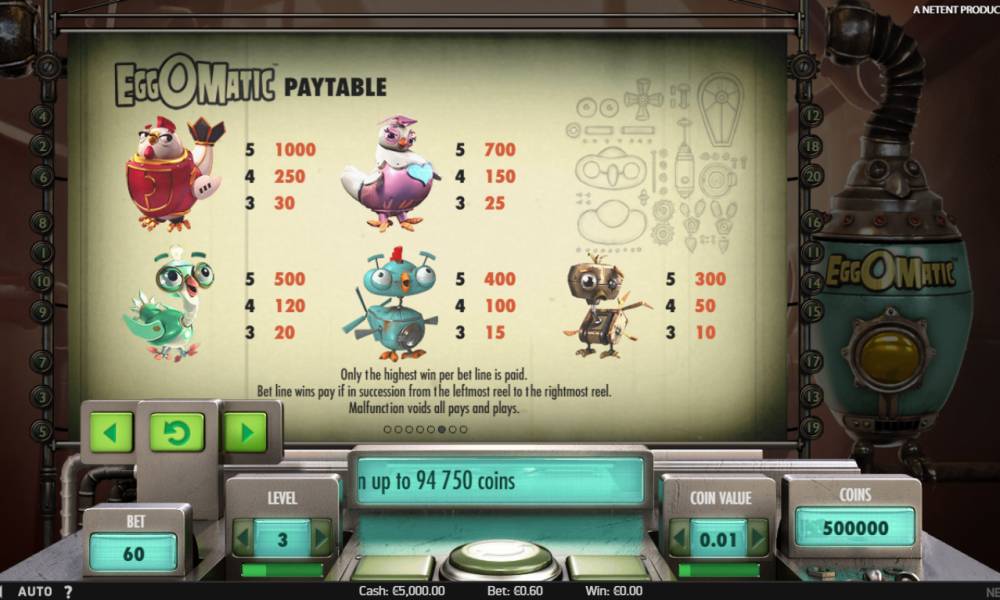Increase the bet Level
This screenshot has height=600, width=1000.
(321, 539)
